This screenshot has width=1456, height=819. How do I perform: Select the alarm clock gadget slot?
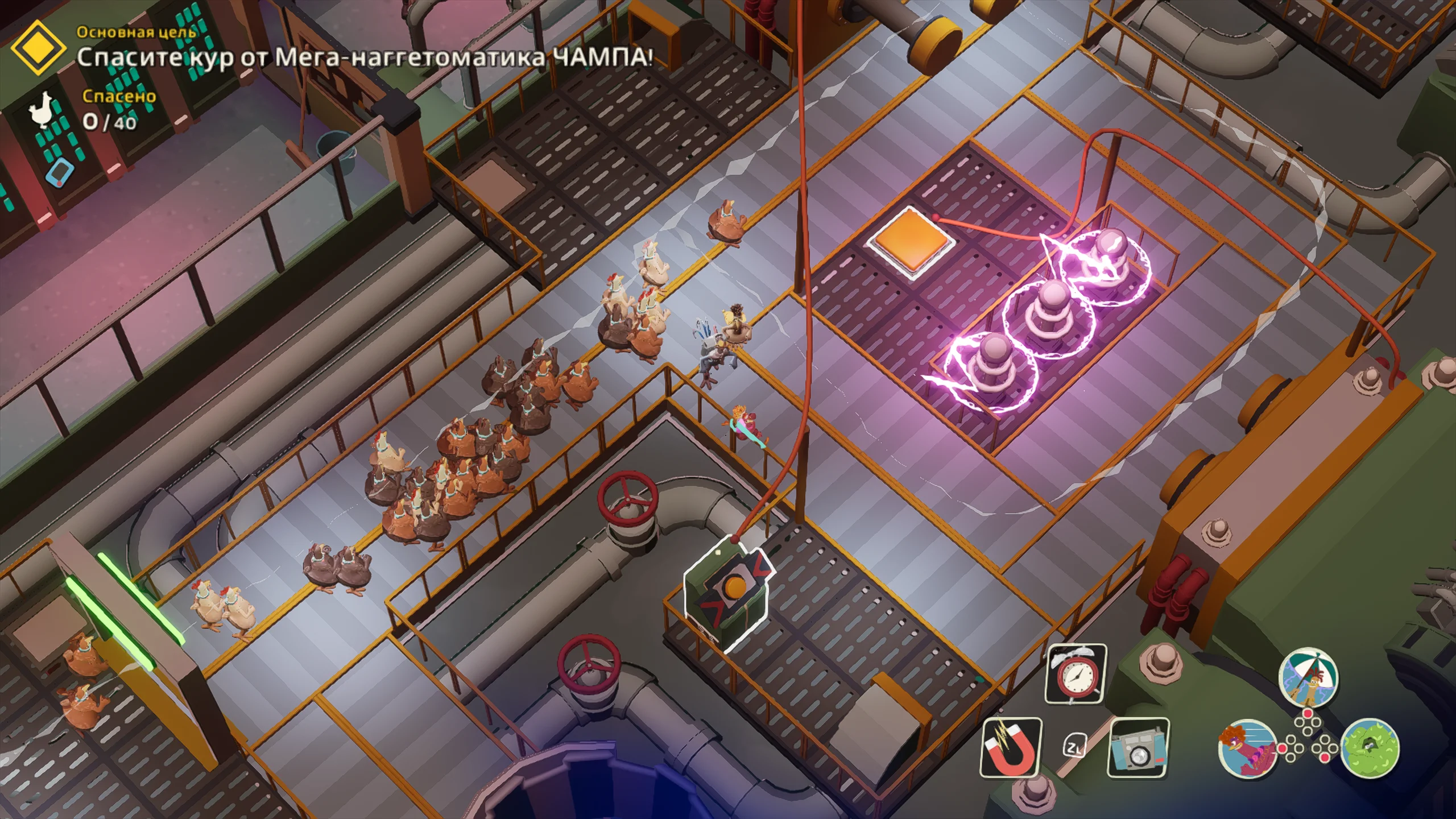[1076, 674]
